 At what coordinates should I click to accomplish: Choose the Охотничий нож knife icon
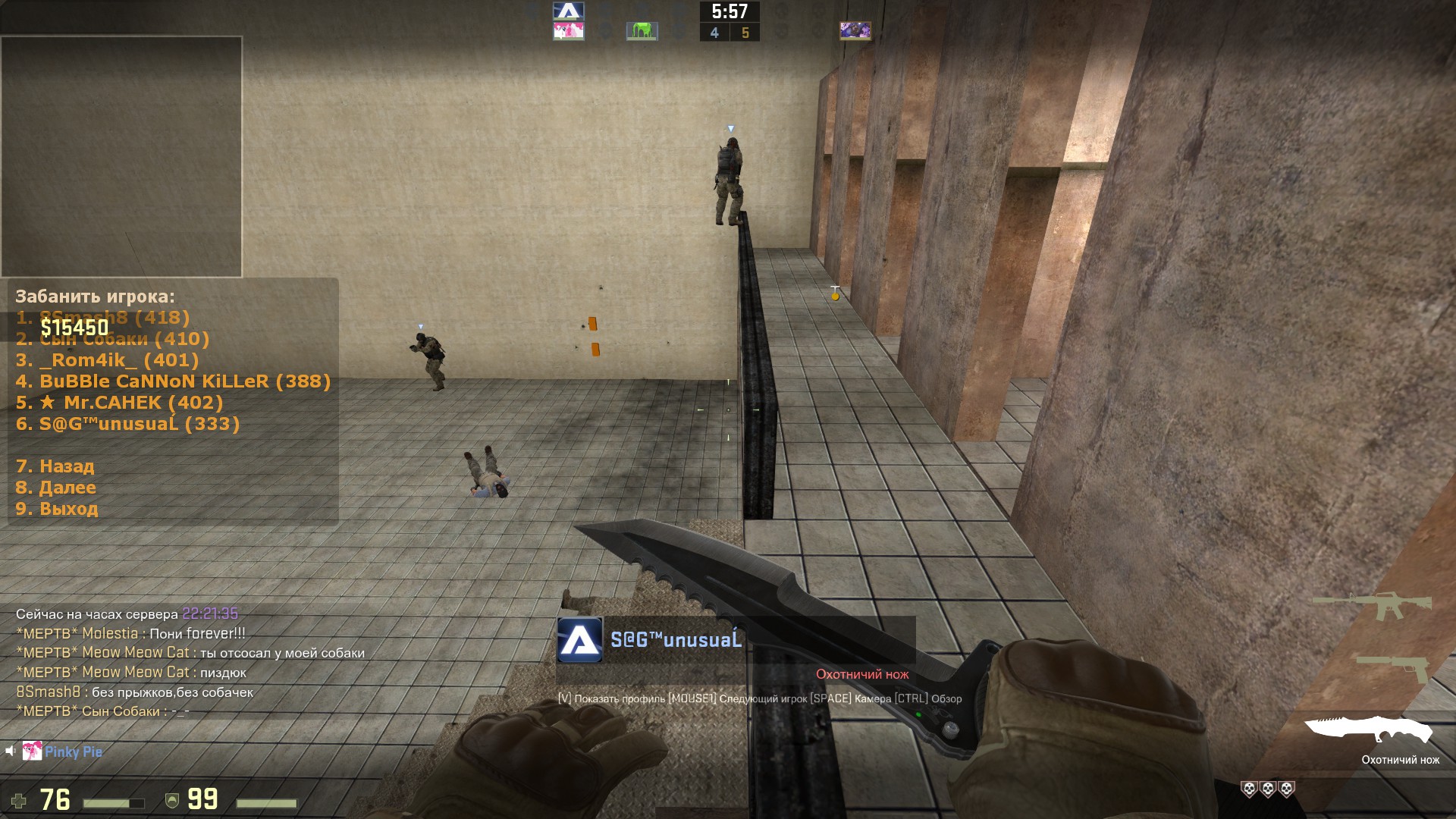coord(1369,730)
